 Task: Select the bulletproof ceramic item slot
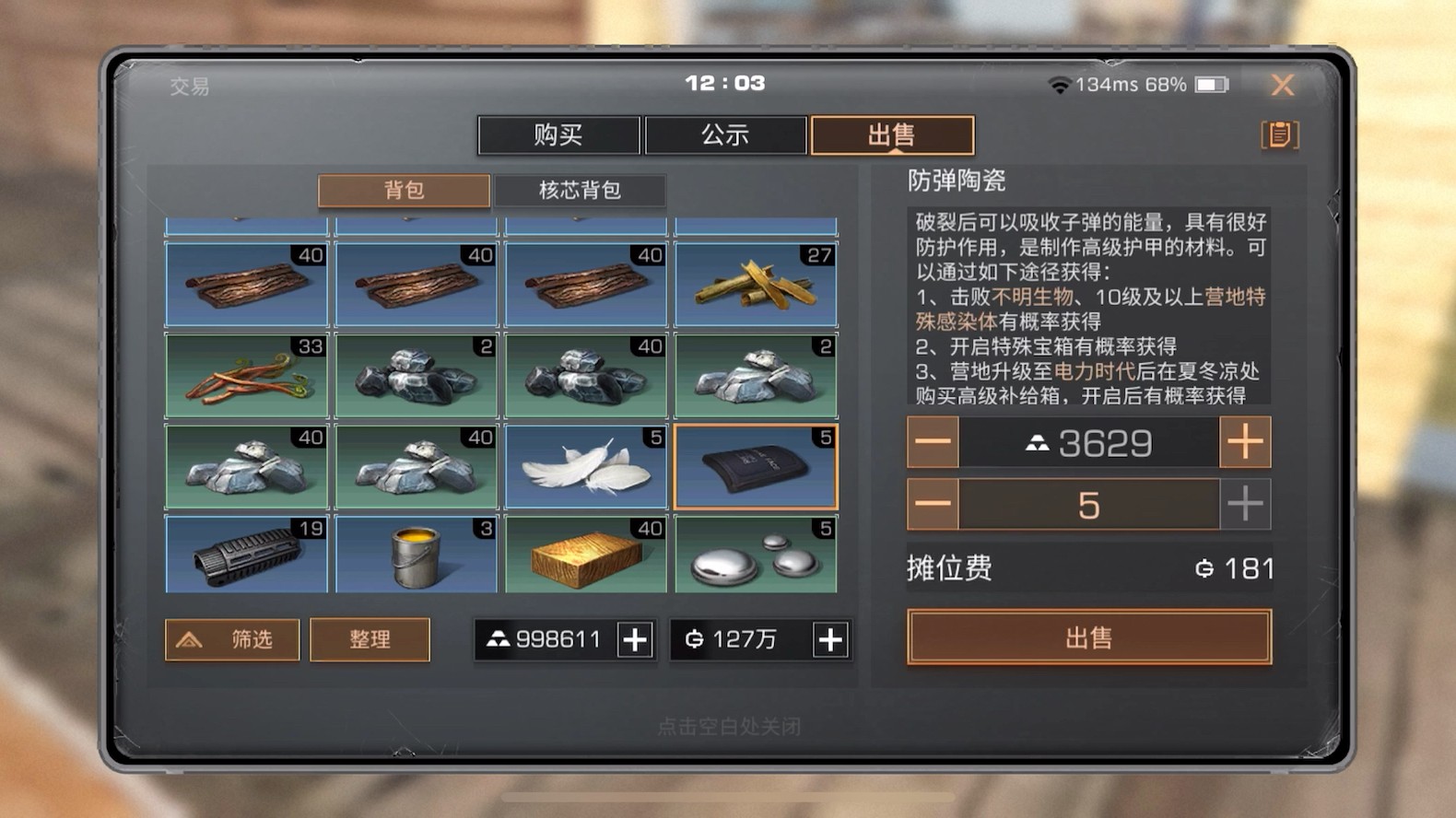(x=756, y=466)
